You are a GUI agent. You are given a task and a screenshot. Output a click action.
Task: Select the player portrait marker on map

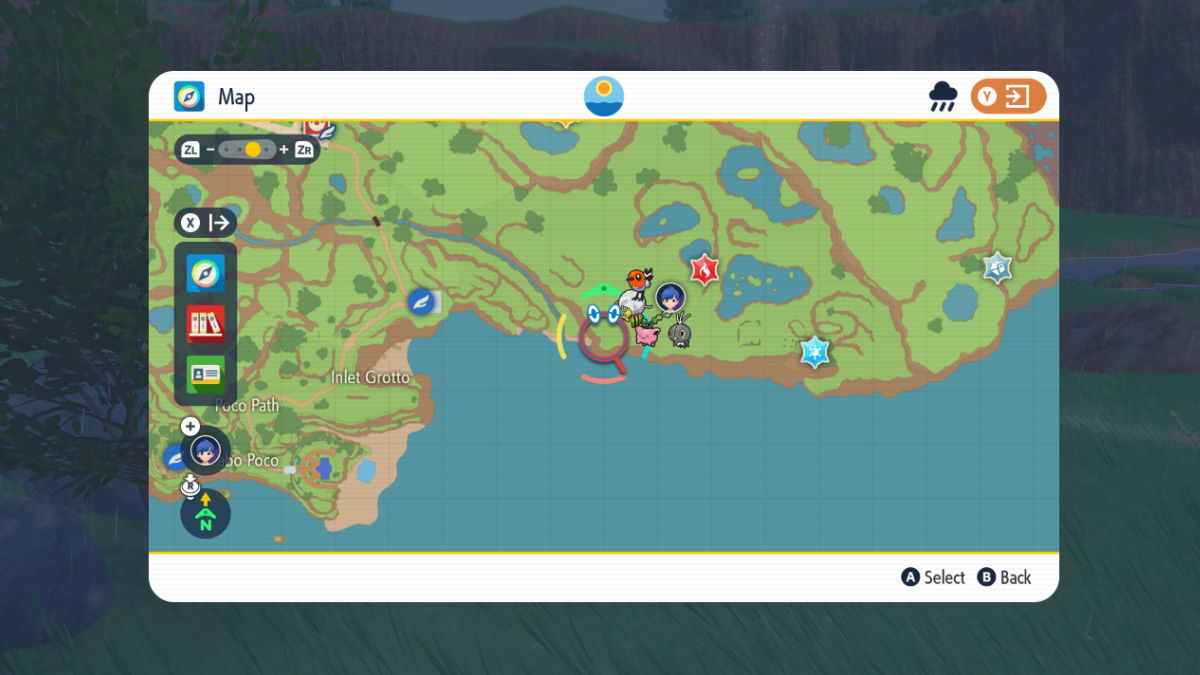tap(670, 296)
